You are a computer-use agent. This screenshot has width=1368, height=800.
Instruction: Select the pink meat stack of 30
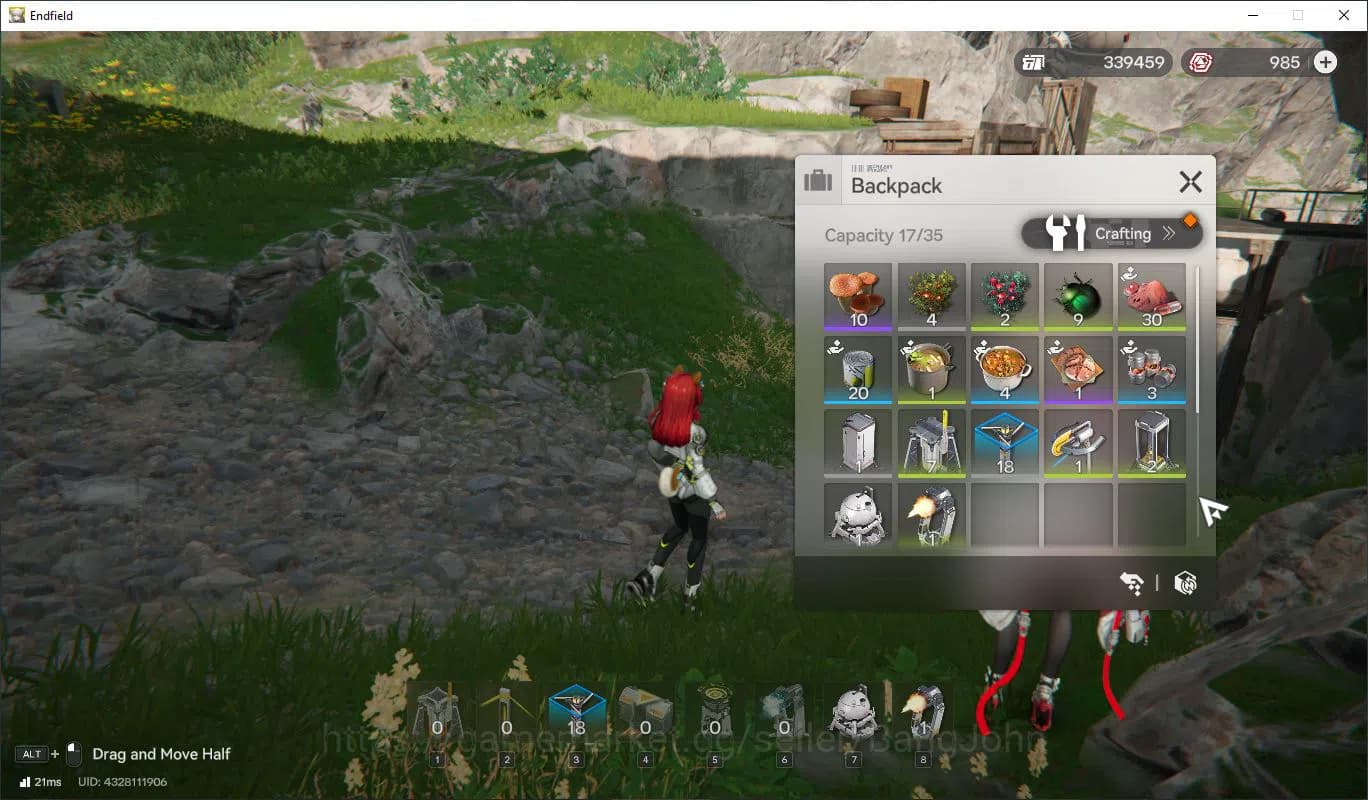point(1151,296)
